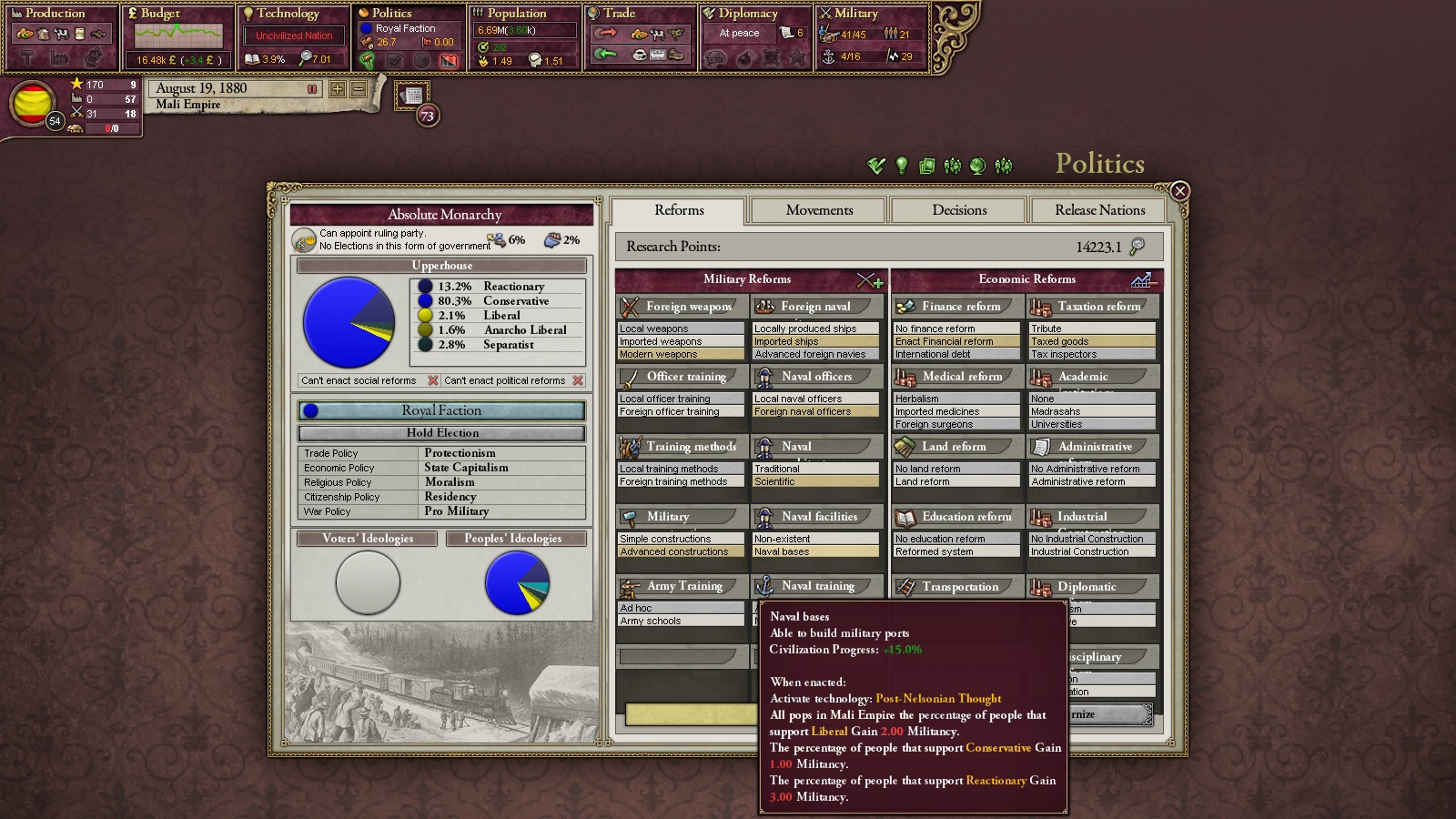Click the Hold Election button
The image size is (1456, 819).
442,433
